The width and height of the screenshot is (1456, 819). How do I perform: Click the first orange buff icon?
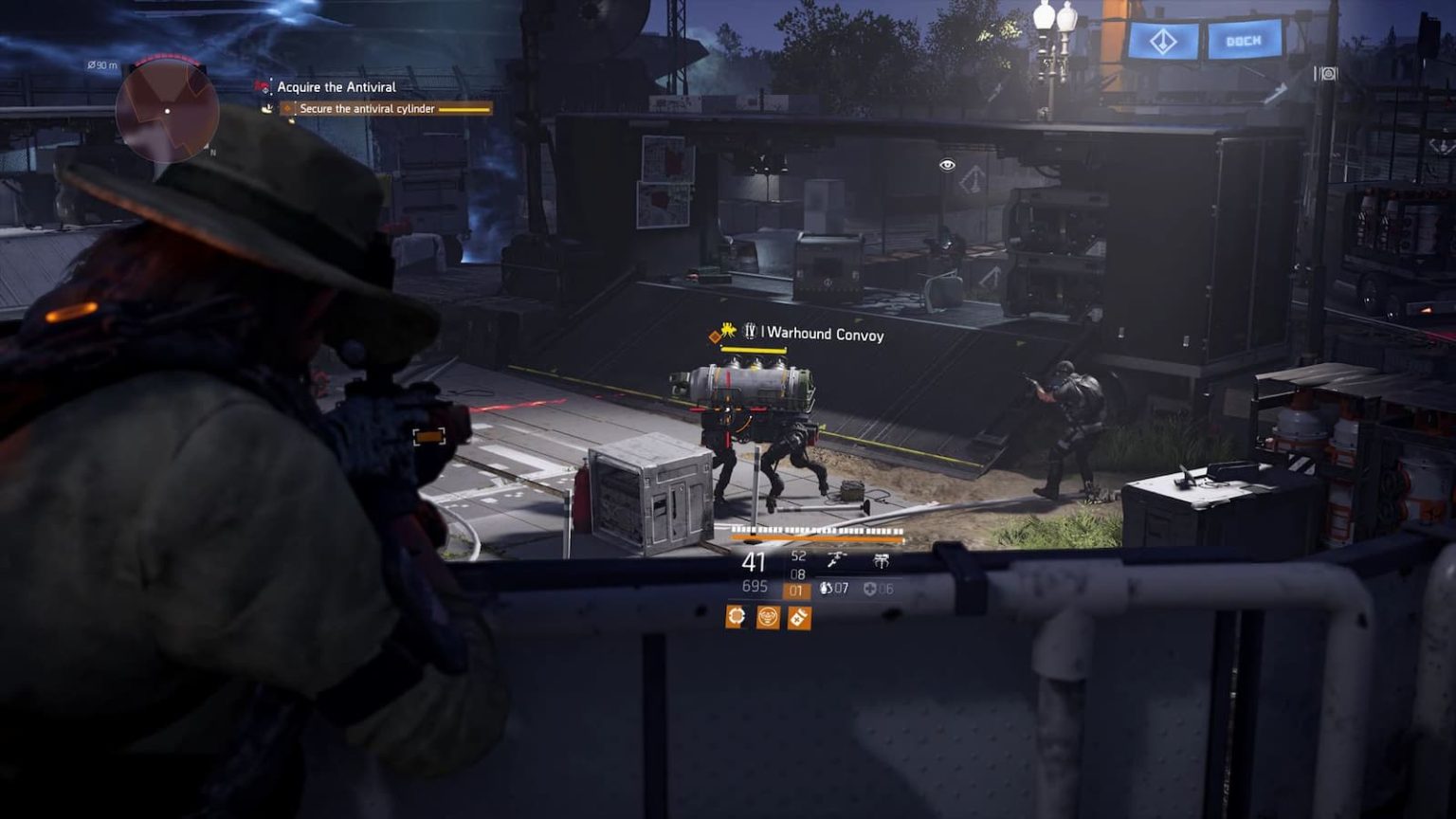pyautogui.click(x=736, y=616)
